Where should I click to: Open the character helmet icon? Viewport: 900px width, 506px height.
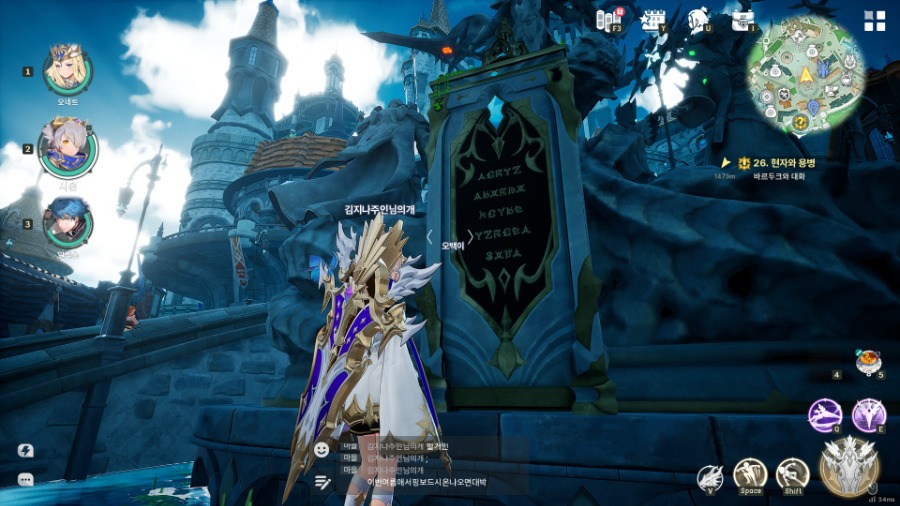point(699,19)
